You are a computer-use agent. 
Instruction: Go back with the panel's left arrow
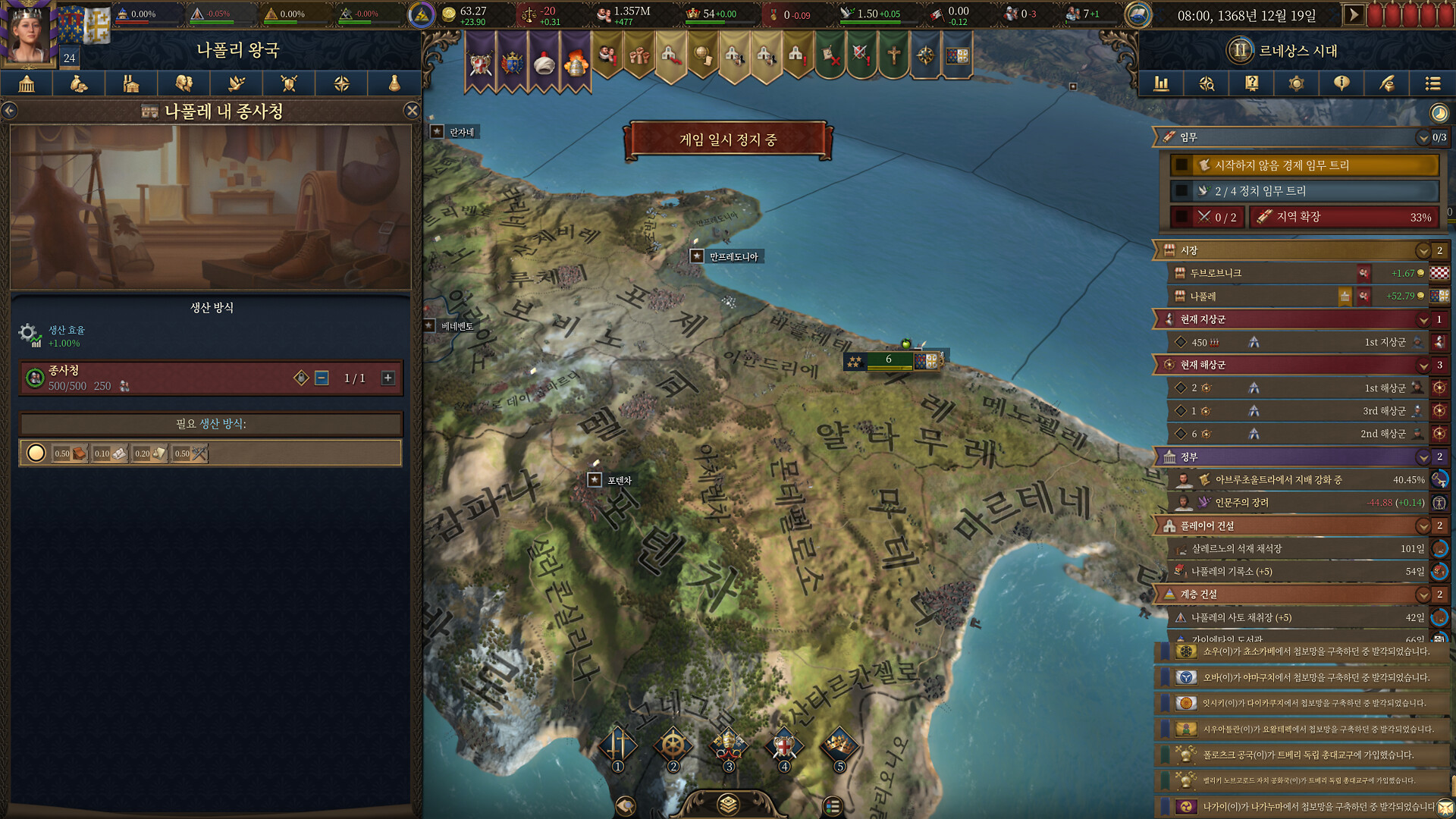[9, 111]
